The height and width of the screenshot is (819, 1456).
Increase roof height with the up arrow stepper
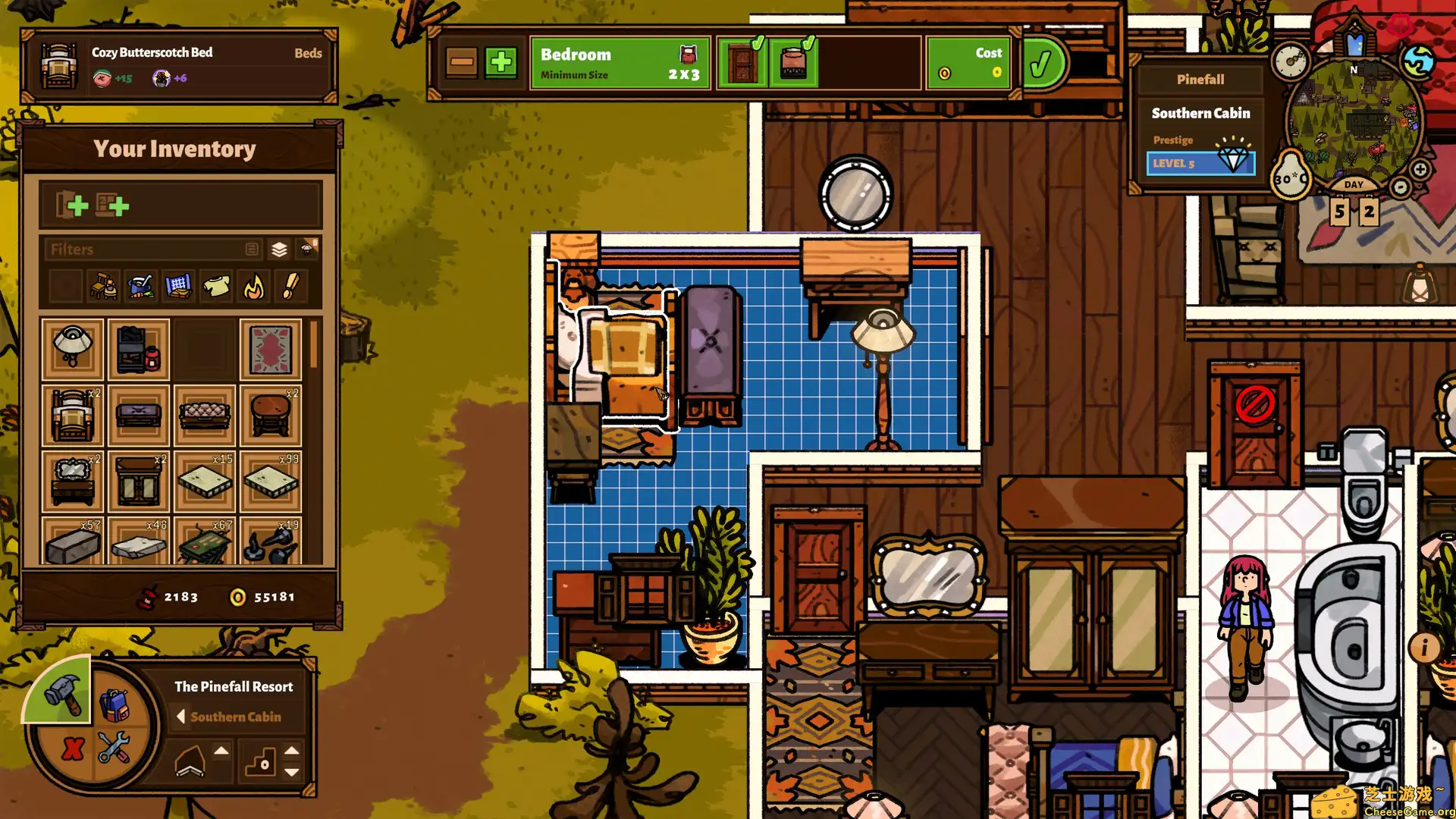tap(221, 752)
